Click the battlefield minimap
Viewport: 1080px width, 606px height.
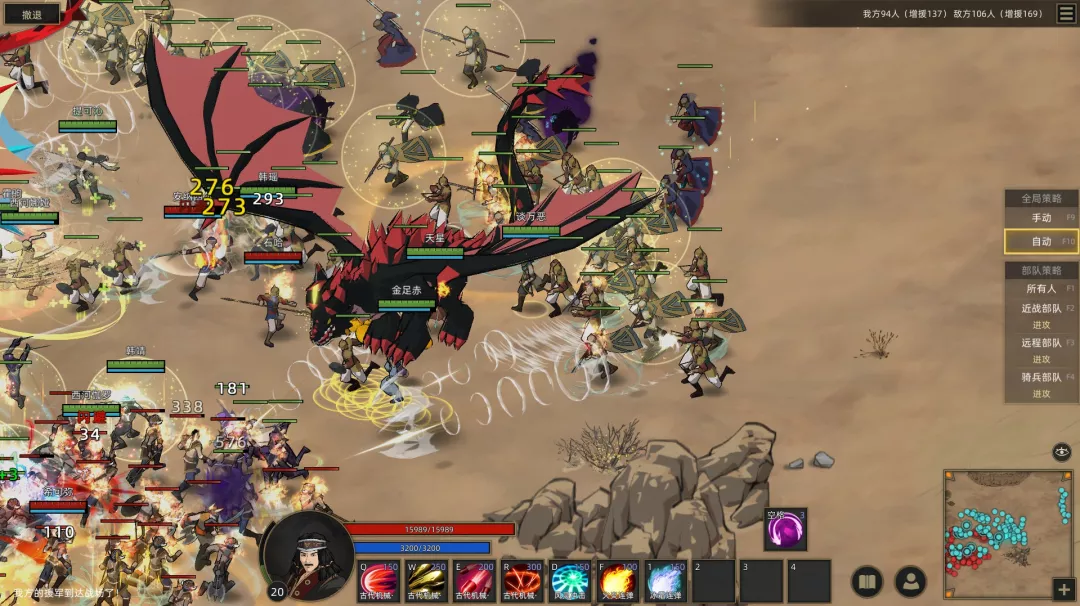1007,520
